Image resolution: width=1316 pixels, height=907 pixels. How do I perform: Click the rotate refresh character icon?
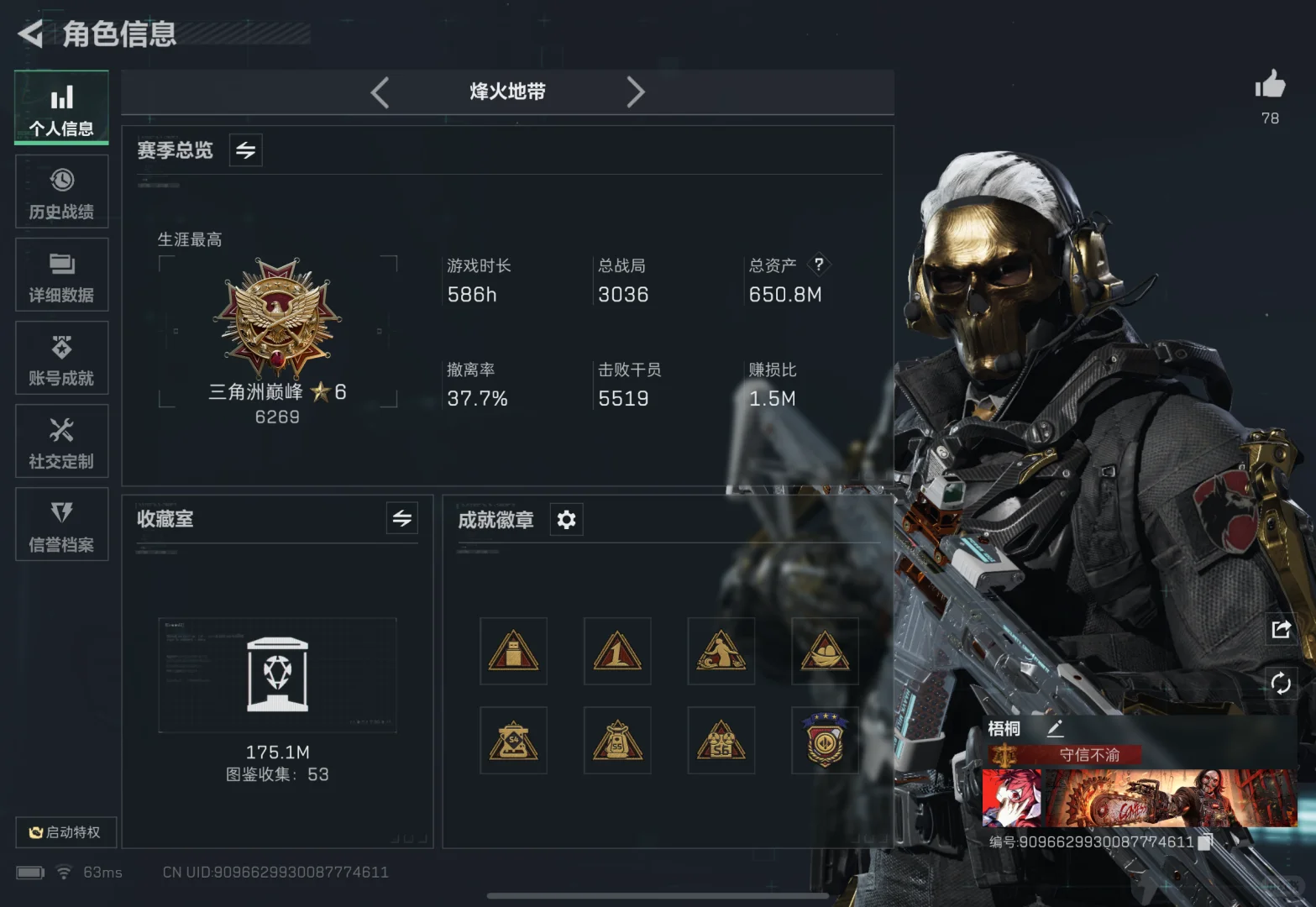[x=1281, y=684]
